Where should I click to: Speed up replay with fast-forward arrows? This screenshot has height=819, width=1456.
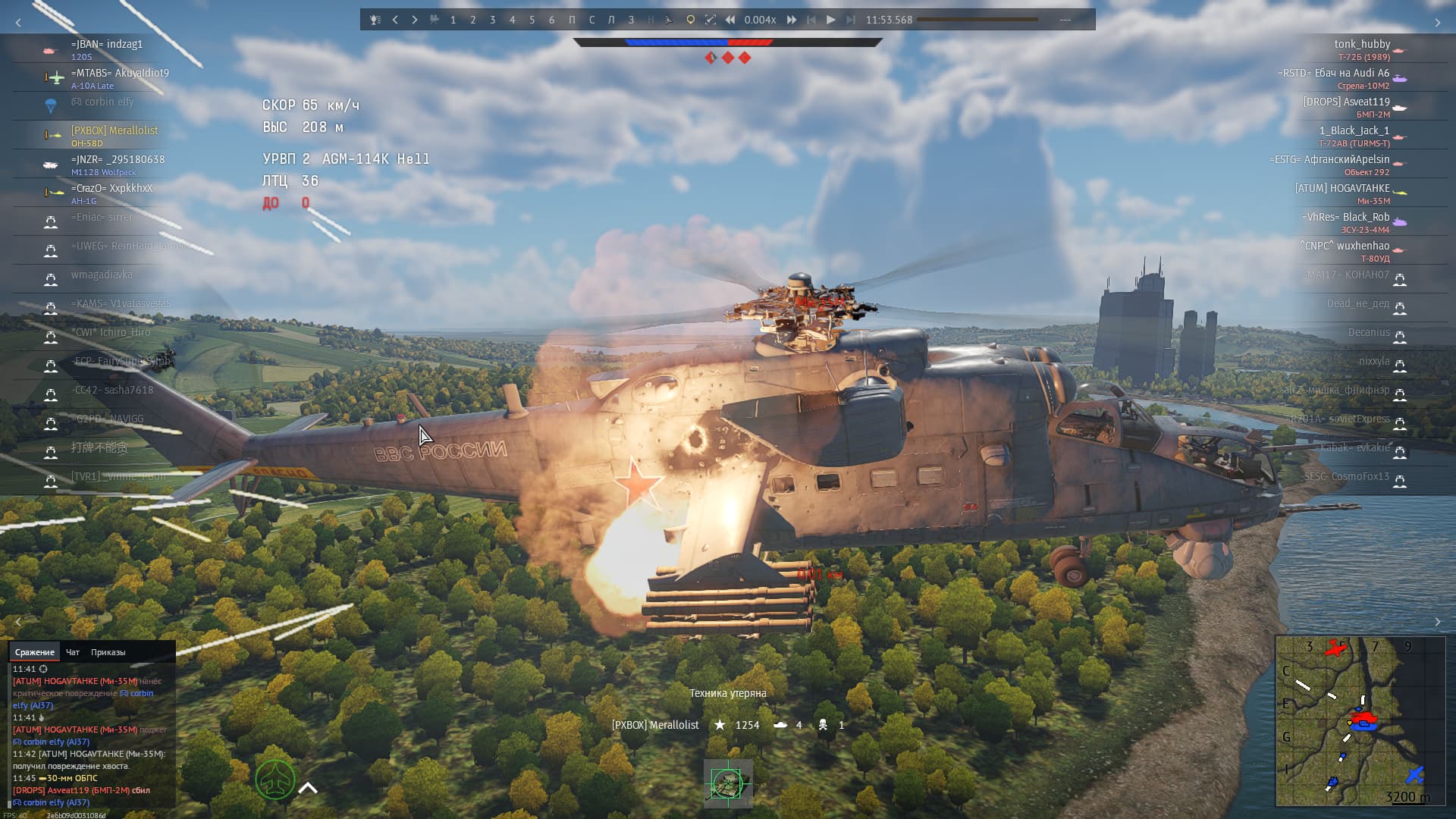click(x=792, y=20)
